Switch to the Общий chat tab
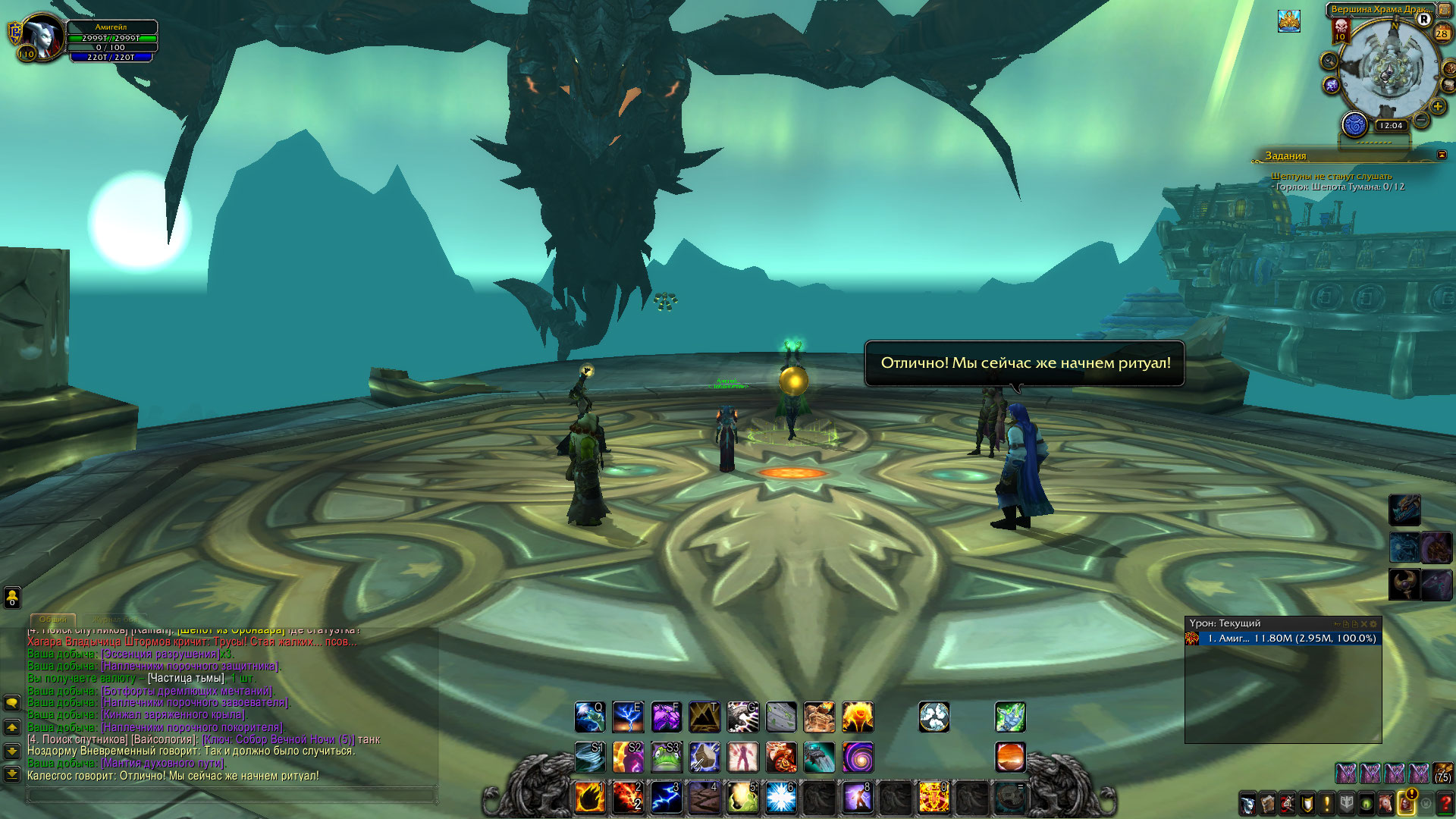1456x819 pixels. point(52,620)
